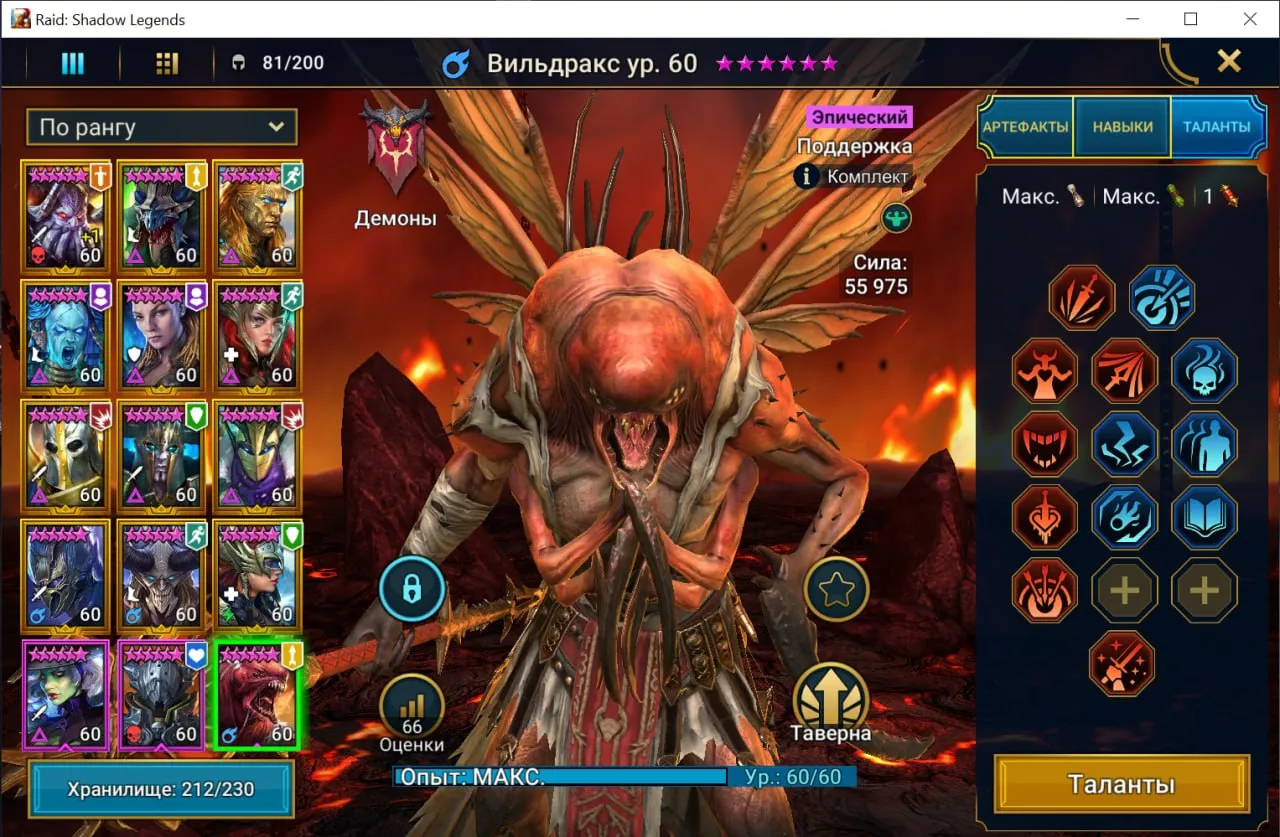This screenshot has width=1280, height=837.
Task: Select the red fanged mouth talent icon
Action: [1045, 444]
